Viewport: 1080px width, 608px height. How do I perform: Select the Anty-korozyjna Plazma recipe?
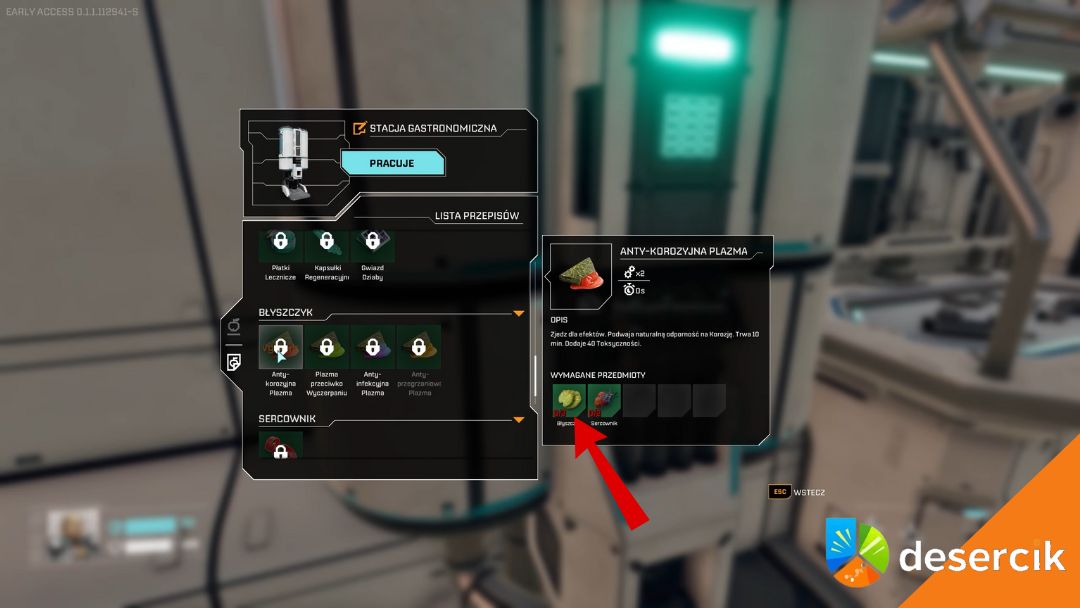[281, 347]
